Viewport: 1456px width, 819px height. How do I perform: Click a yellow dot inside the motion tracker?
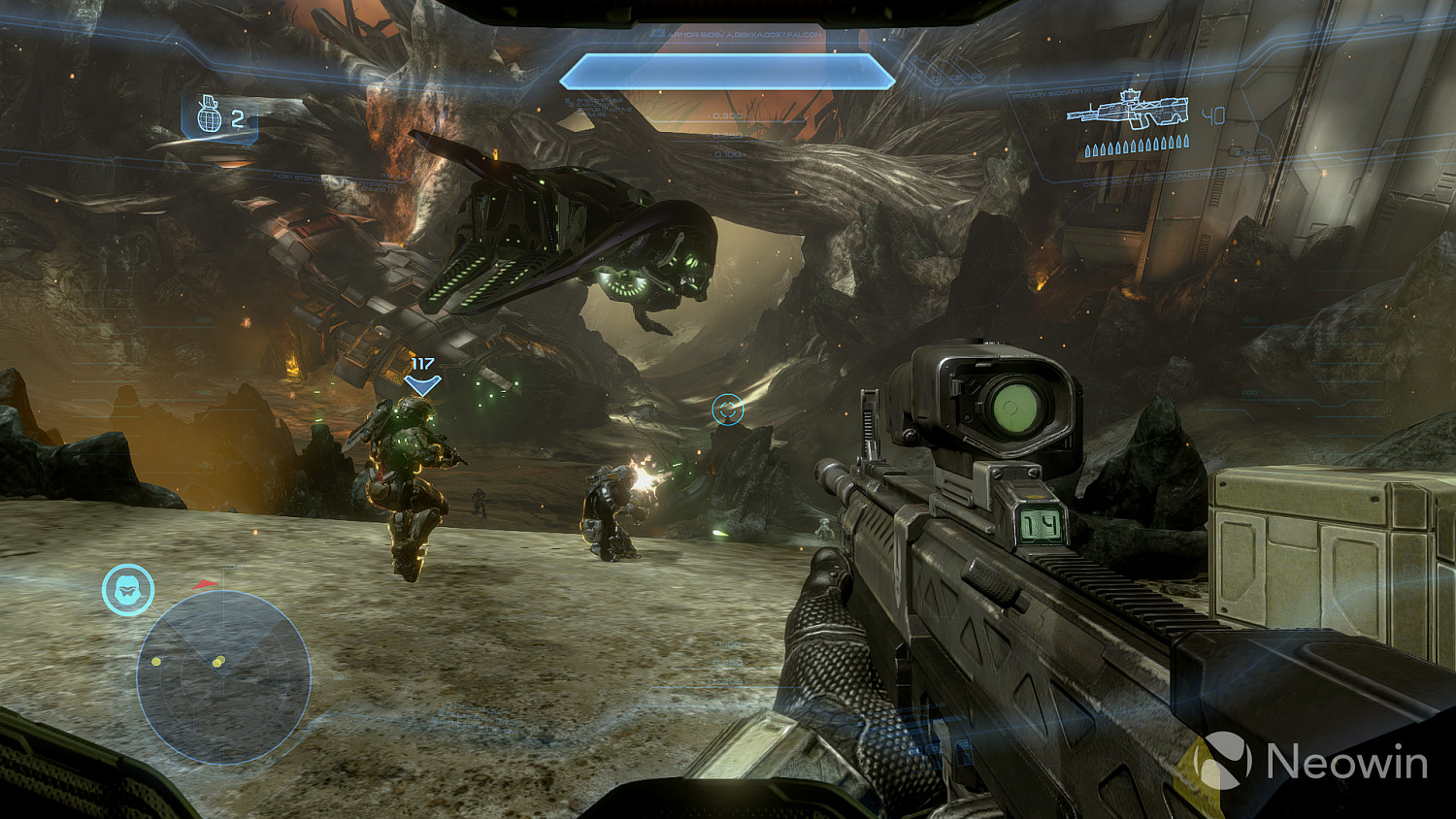click(x=157, y=663)
